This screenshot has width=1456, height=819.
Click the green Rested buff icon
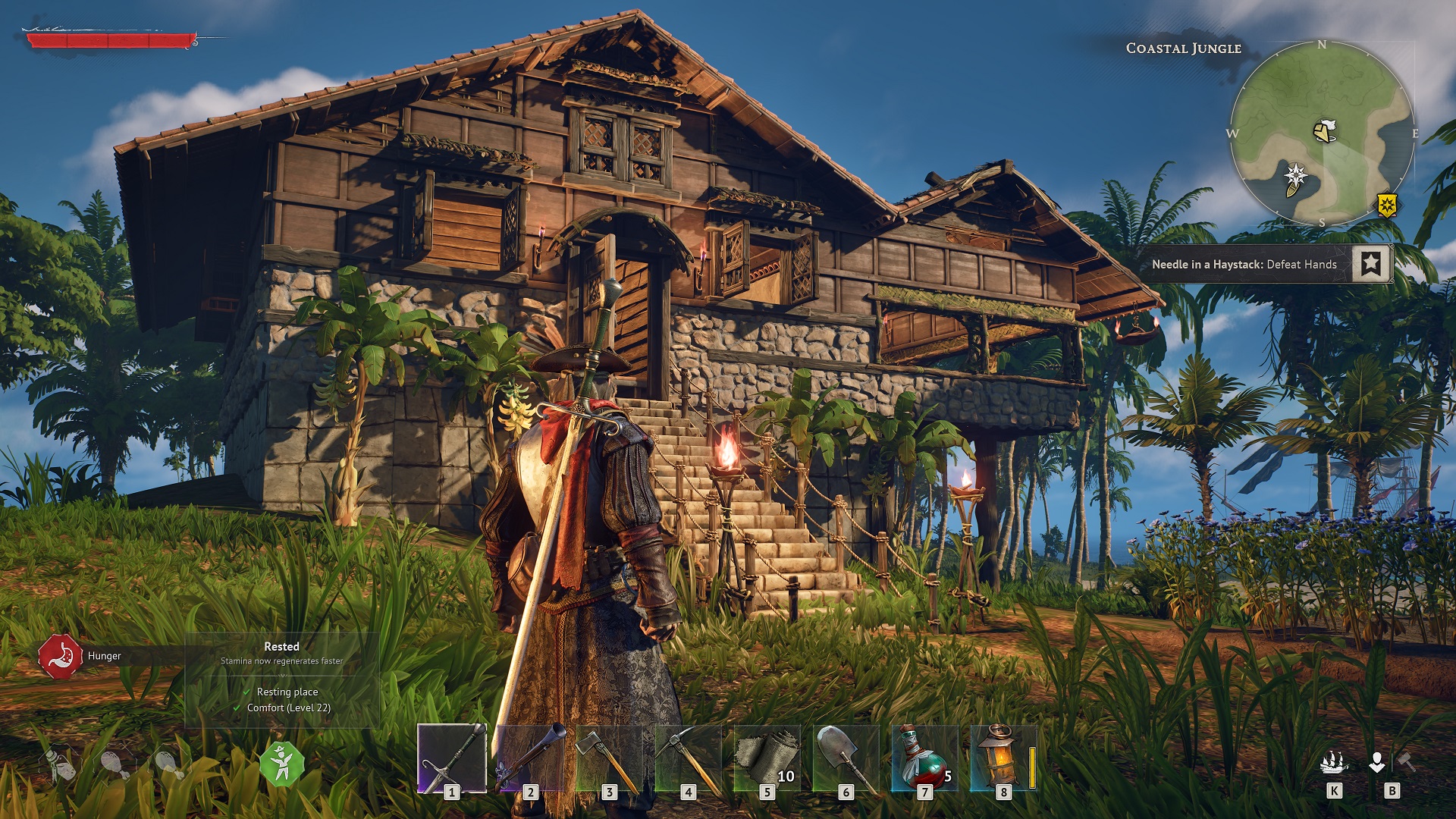coord(282,763)
